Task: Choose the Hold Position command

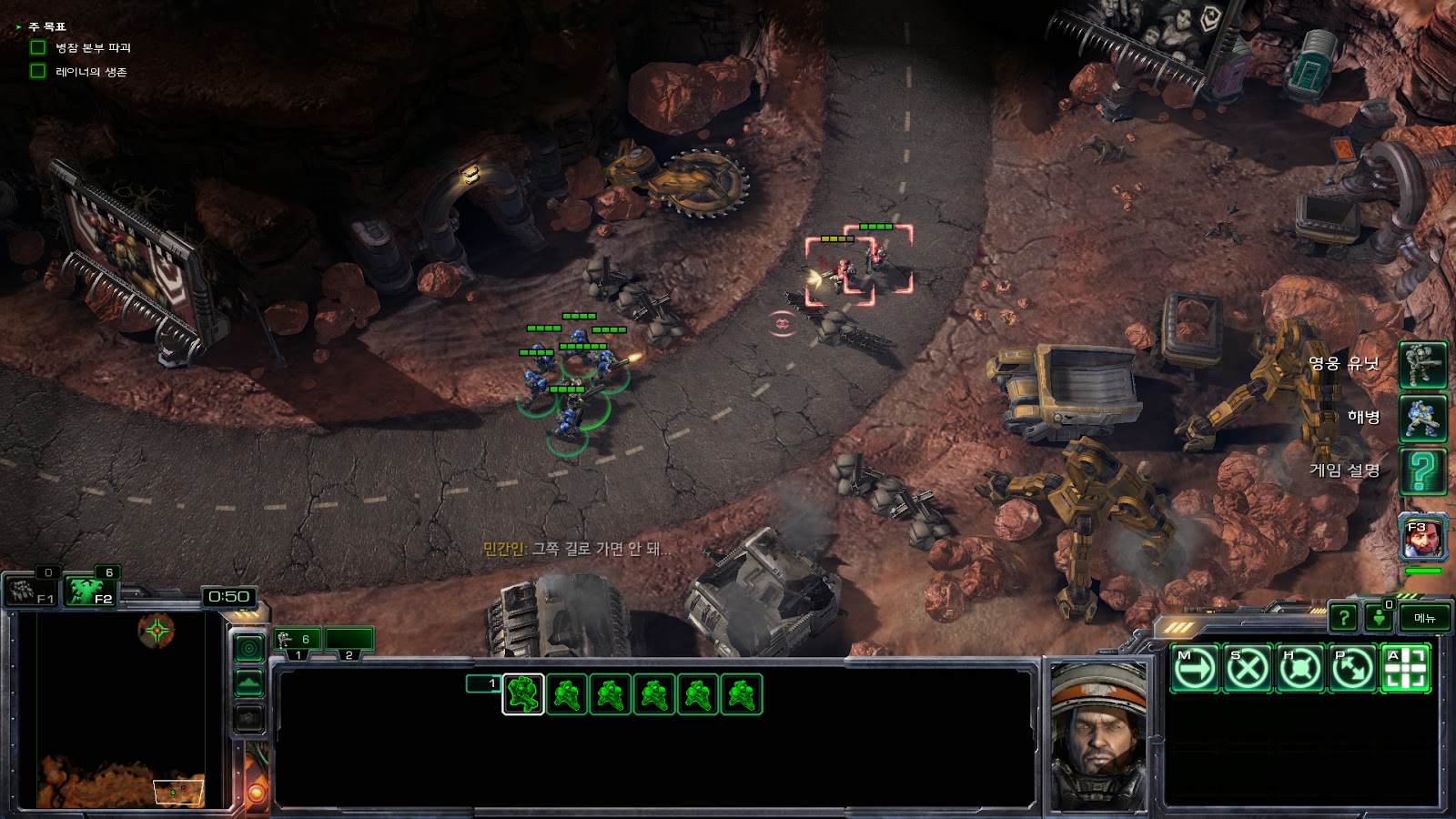Action: [x=1300, y=669]
